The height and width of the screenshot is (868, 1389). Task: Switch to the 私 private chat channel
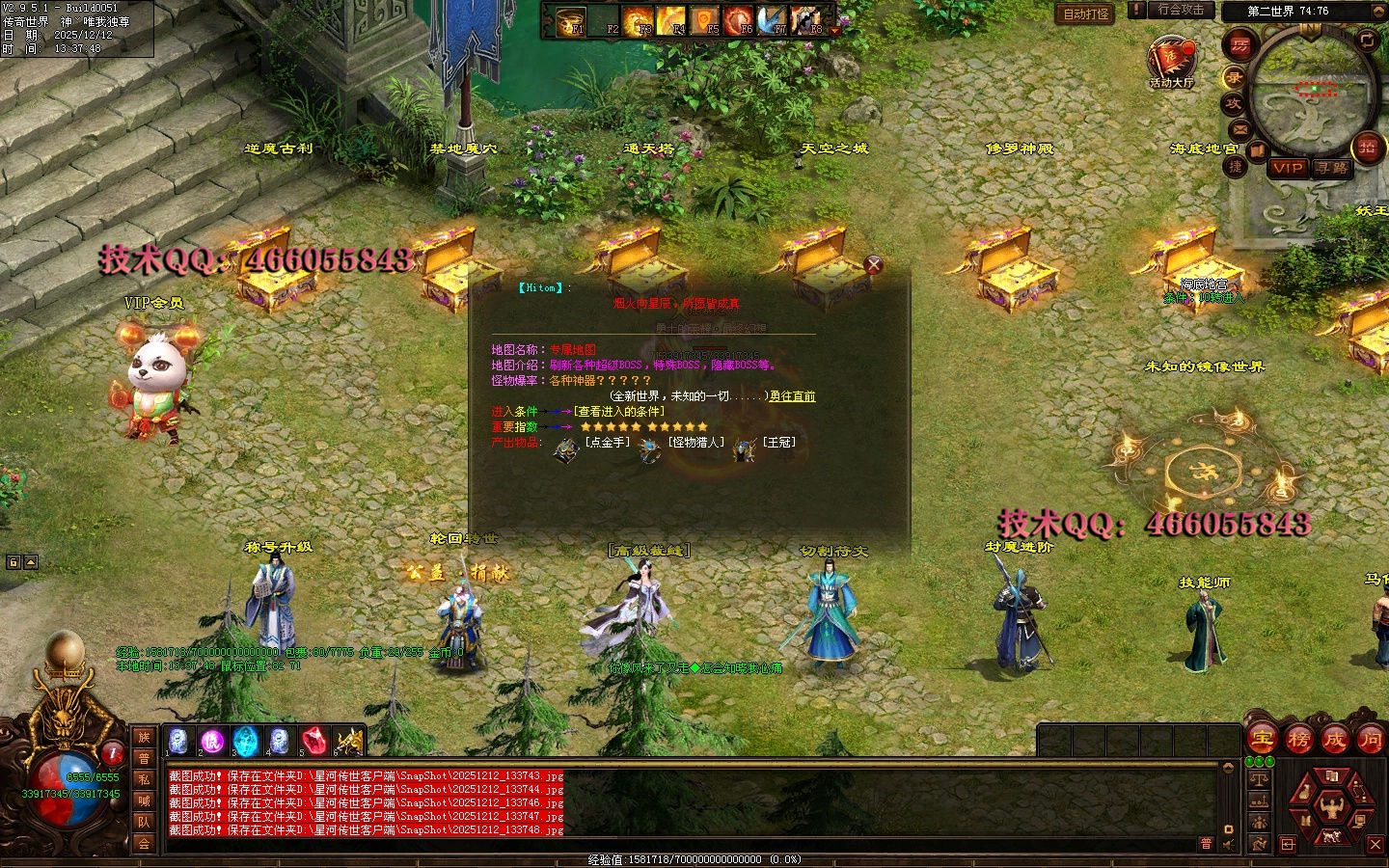pos(144,779)
